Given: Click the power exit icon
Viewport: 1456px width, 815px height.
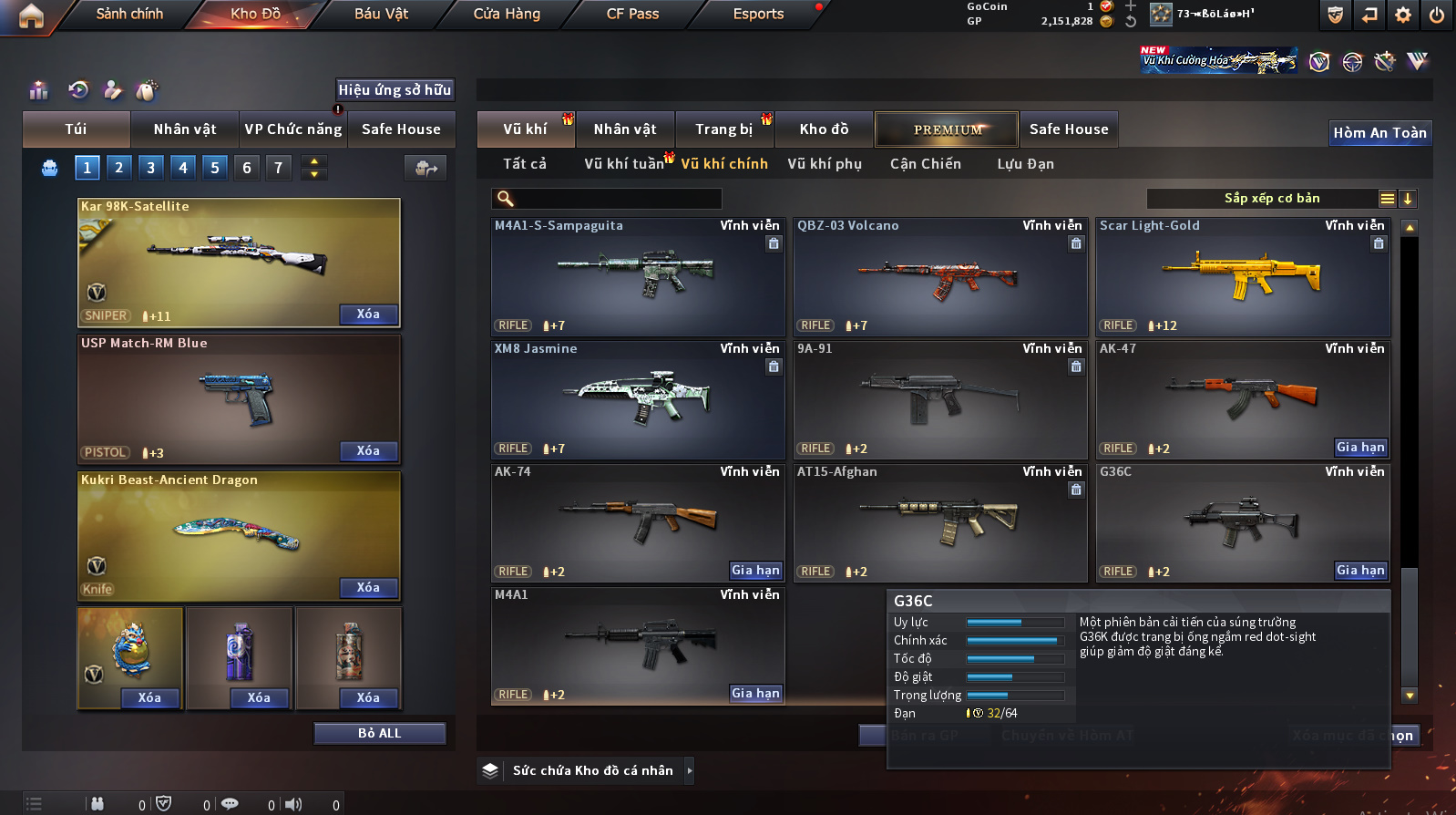Looking at the screenshot, I should coord(1436,15).
